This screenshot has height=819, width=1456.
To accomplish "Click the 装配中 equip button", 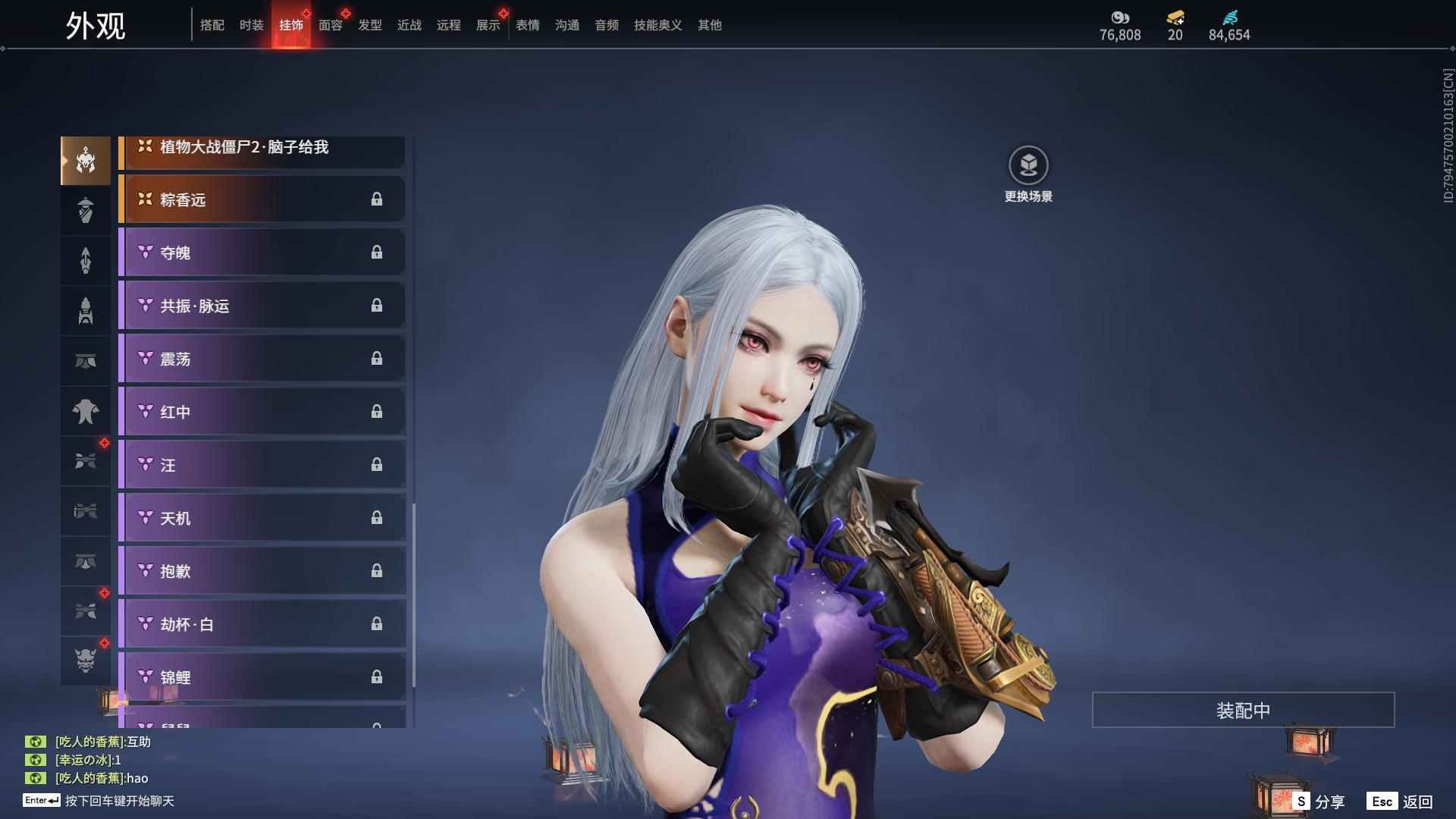I will [x=1243, y=711].
